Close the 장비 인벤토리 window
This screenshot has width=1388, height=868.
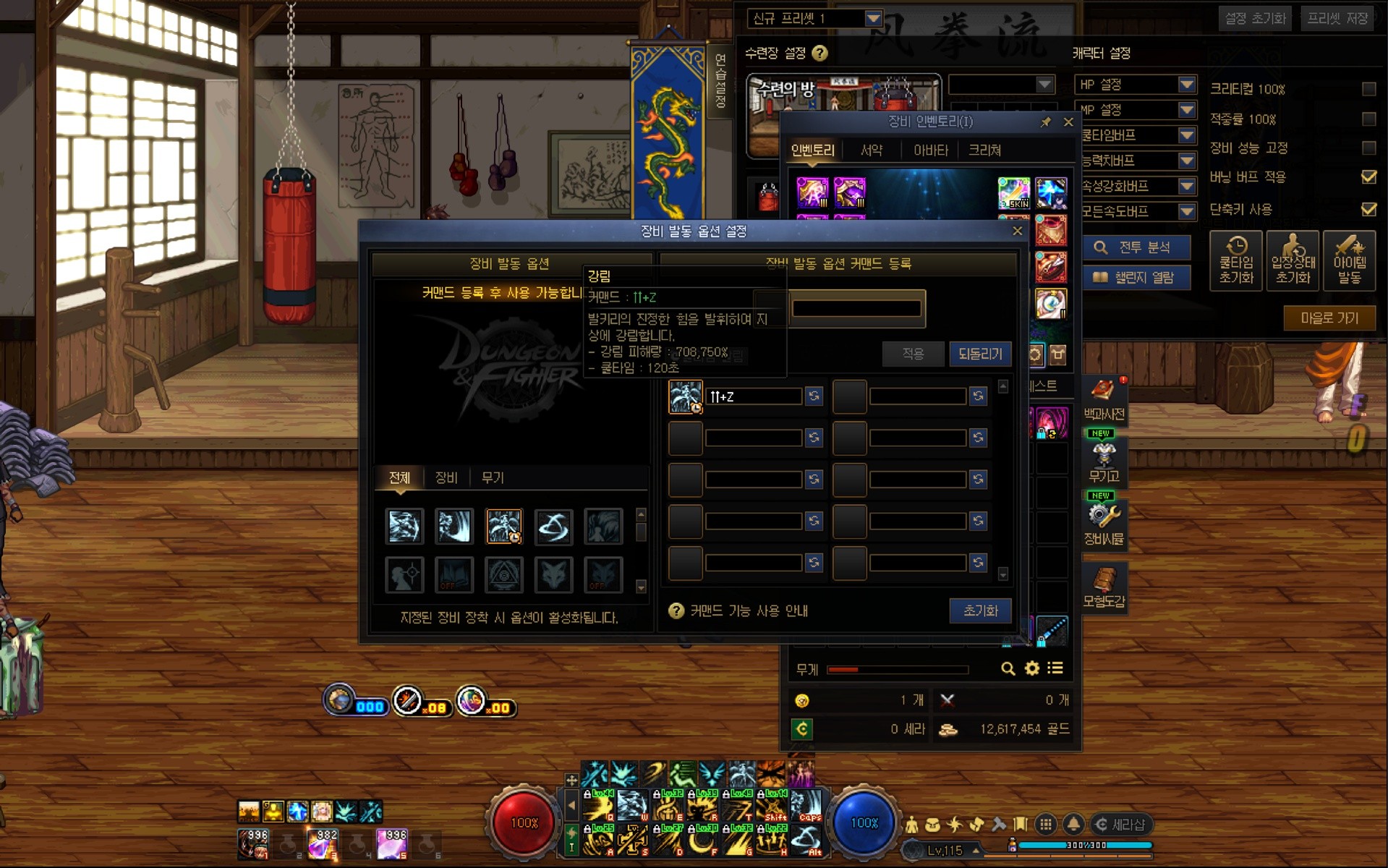(x=1068, y=122)
